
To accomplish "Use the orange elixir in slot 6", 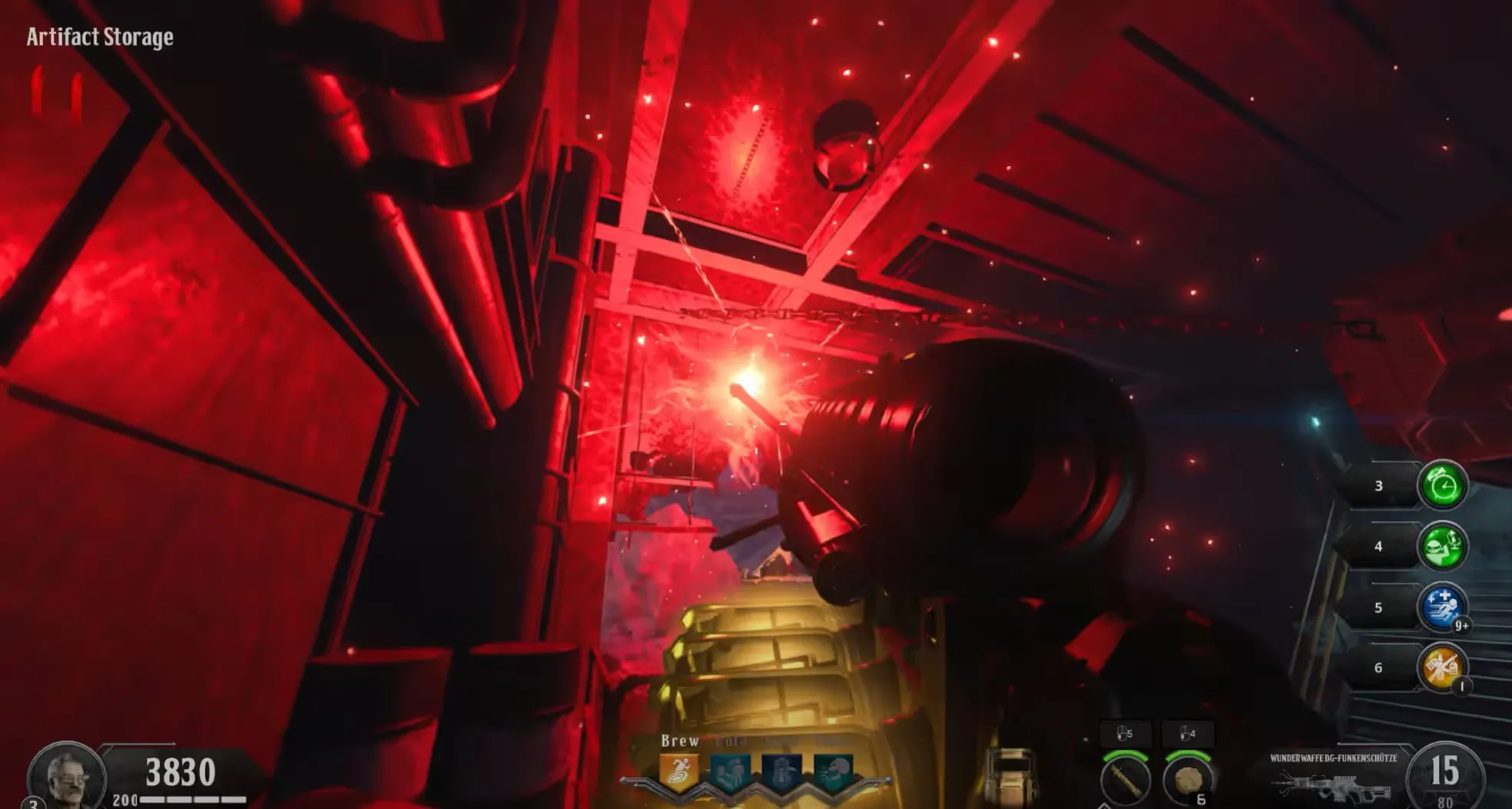I will click(1442, 667).
